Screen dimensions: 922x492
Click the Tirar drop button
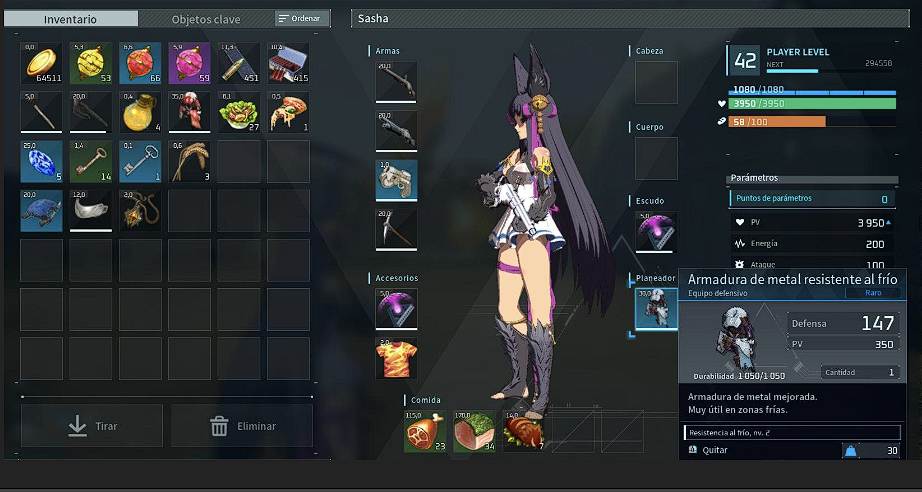[92, 426]
